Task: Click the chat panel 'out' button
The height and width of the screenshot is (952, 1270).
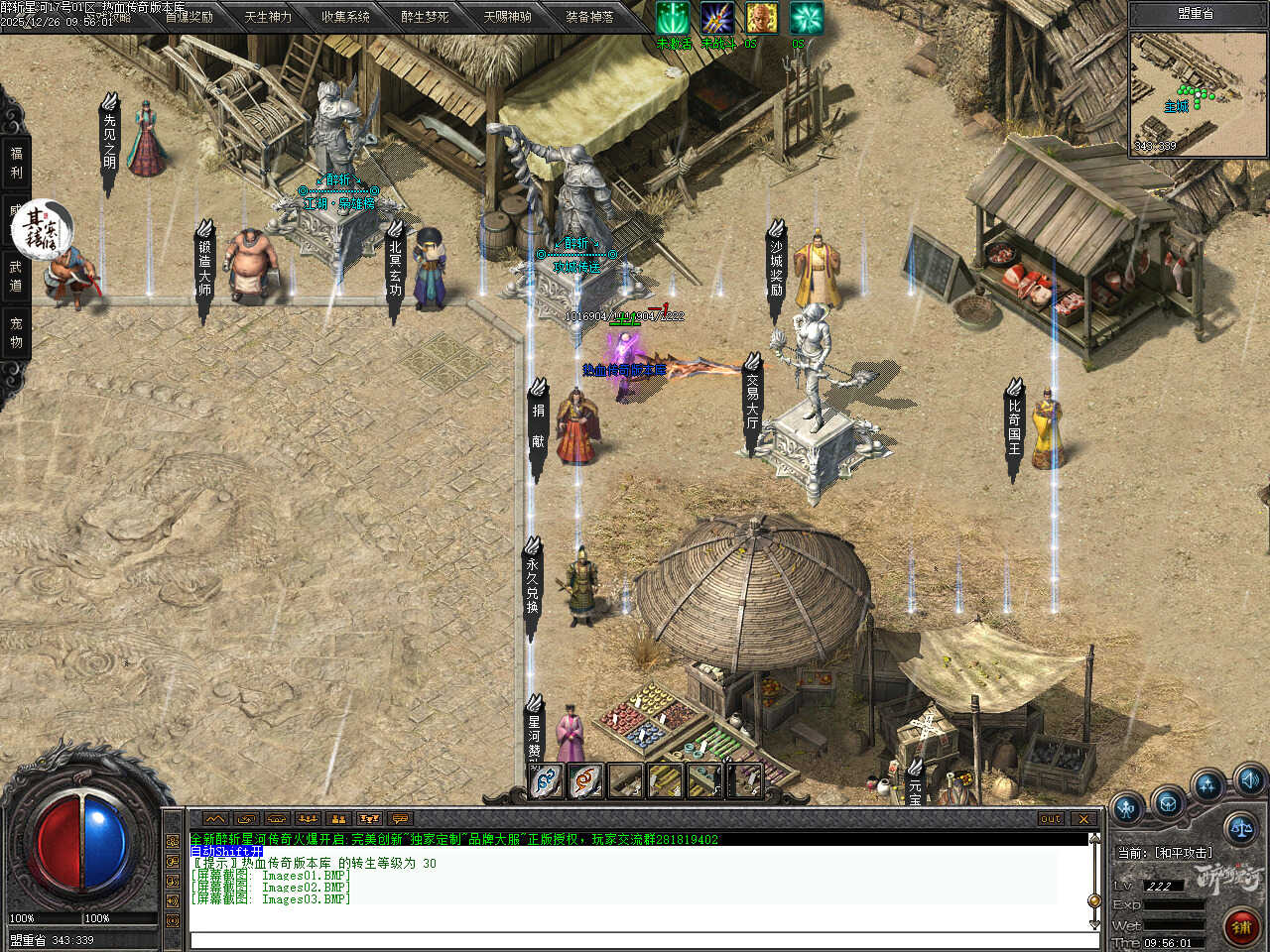Action: click(1051, 818)
